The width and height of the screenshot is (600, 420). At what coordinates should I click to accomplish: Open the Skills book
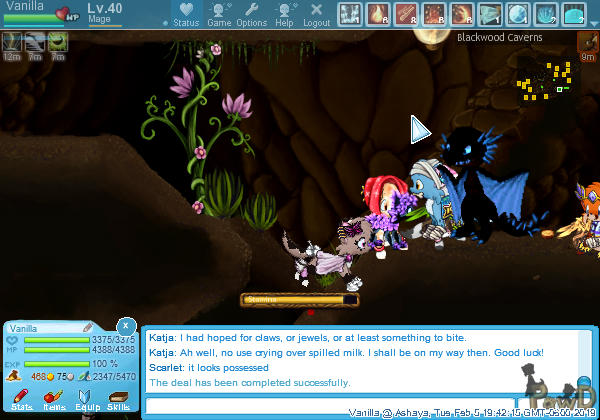[118, 400]
